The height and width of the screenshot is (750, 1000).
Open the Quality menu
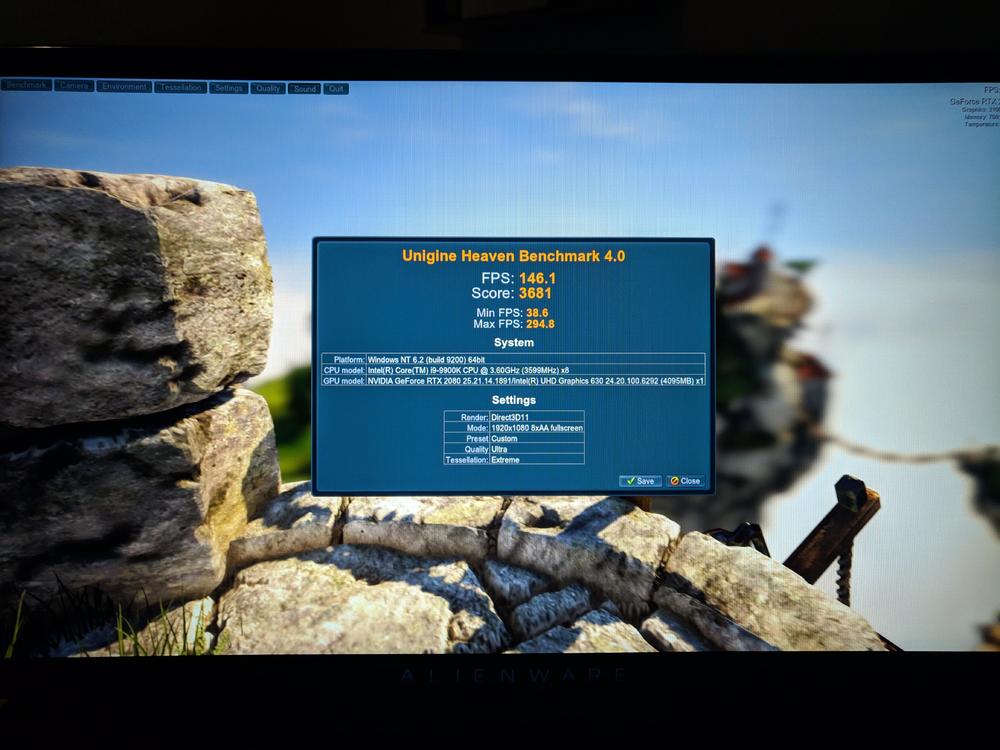(268, 88)
